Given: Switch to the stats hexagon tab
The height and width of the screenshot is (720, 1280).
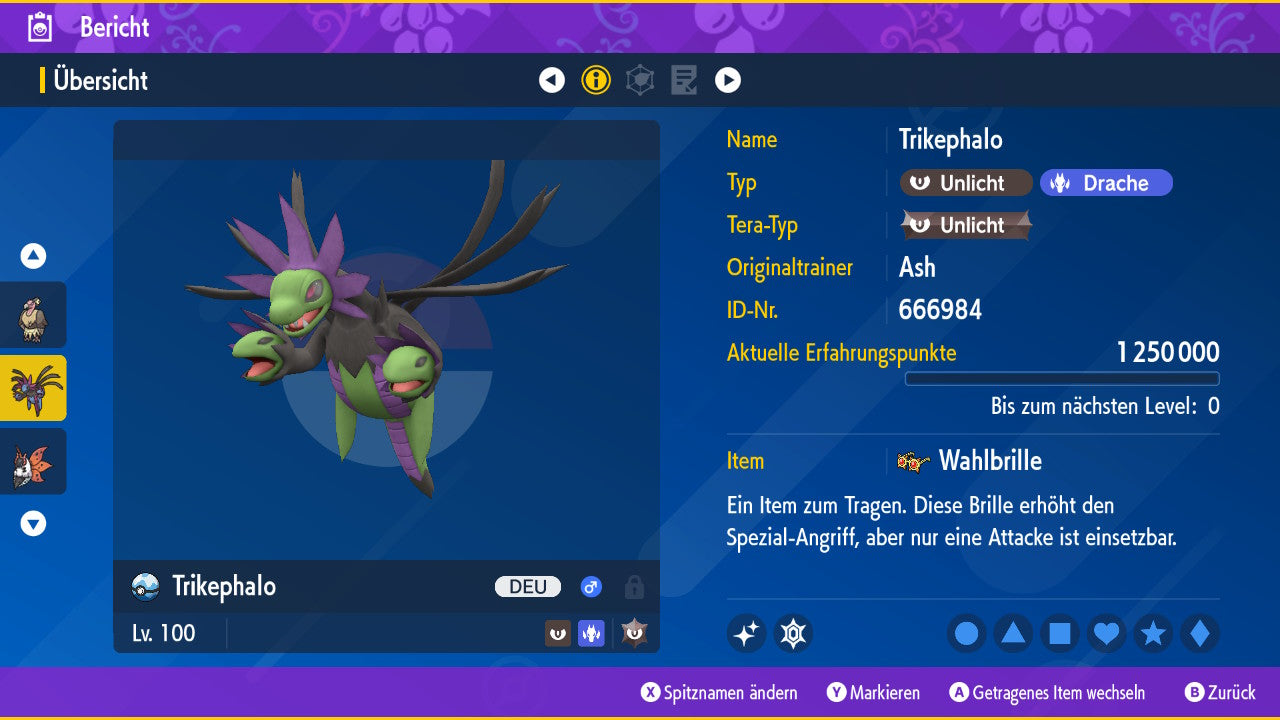Looking at the screenshot, I should [x=640, y=80].
